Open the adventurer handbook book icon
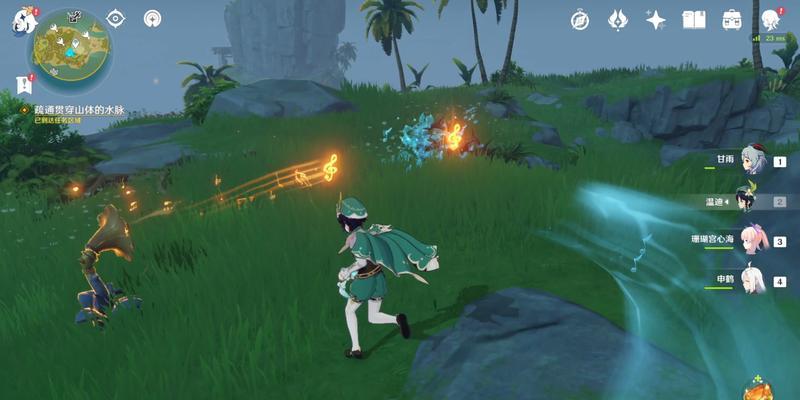 click(x=694, y=20)
